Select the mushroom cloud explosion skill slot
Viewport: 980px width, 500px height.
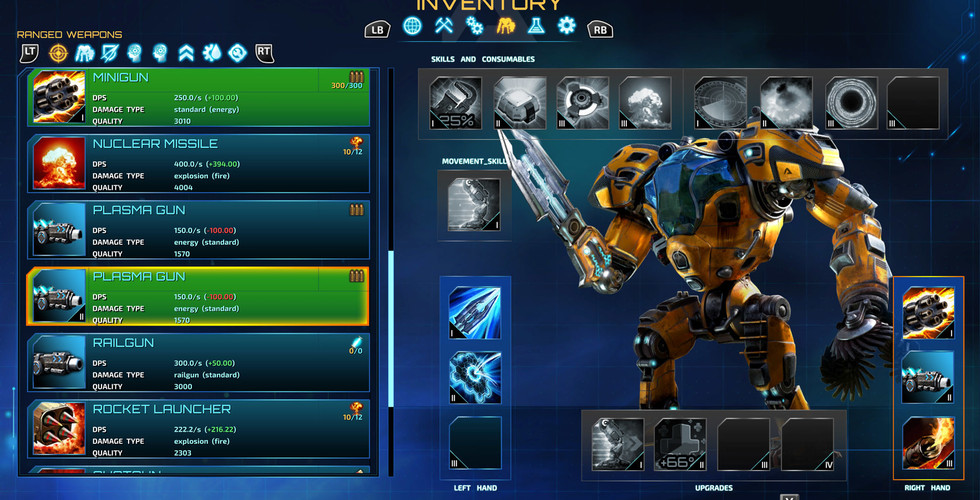[647, 104]
